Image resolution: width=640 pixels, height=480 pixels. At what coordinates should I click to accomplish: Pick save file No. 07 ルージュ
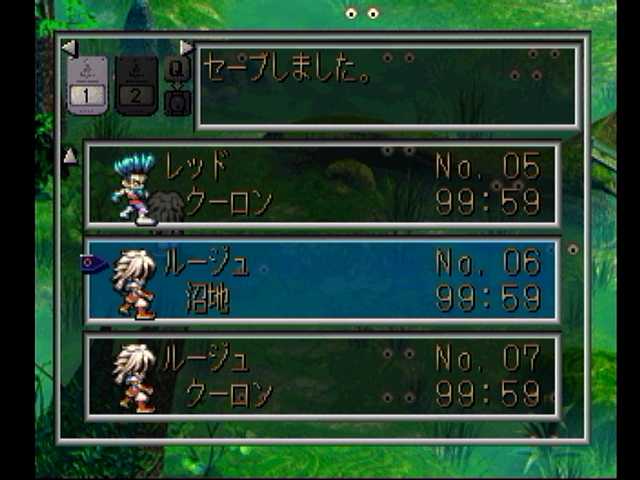(x=322, y=376)
